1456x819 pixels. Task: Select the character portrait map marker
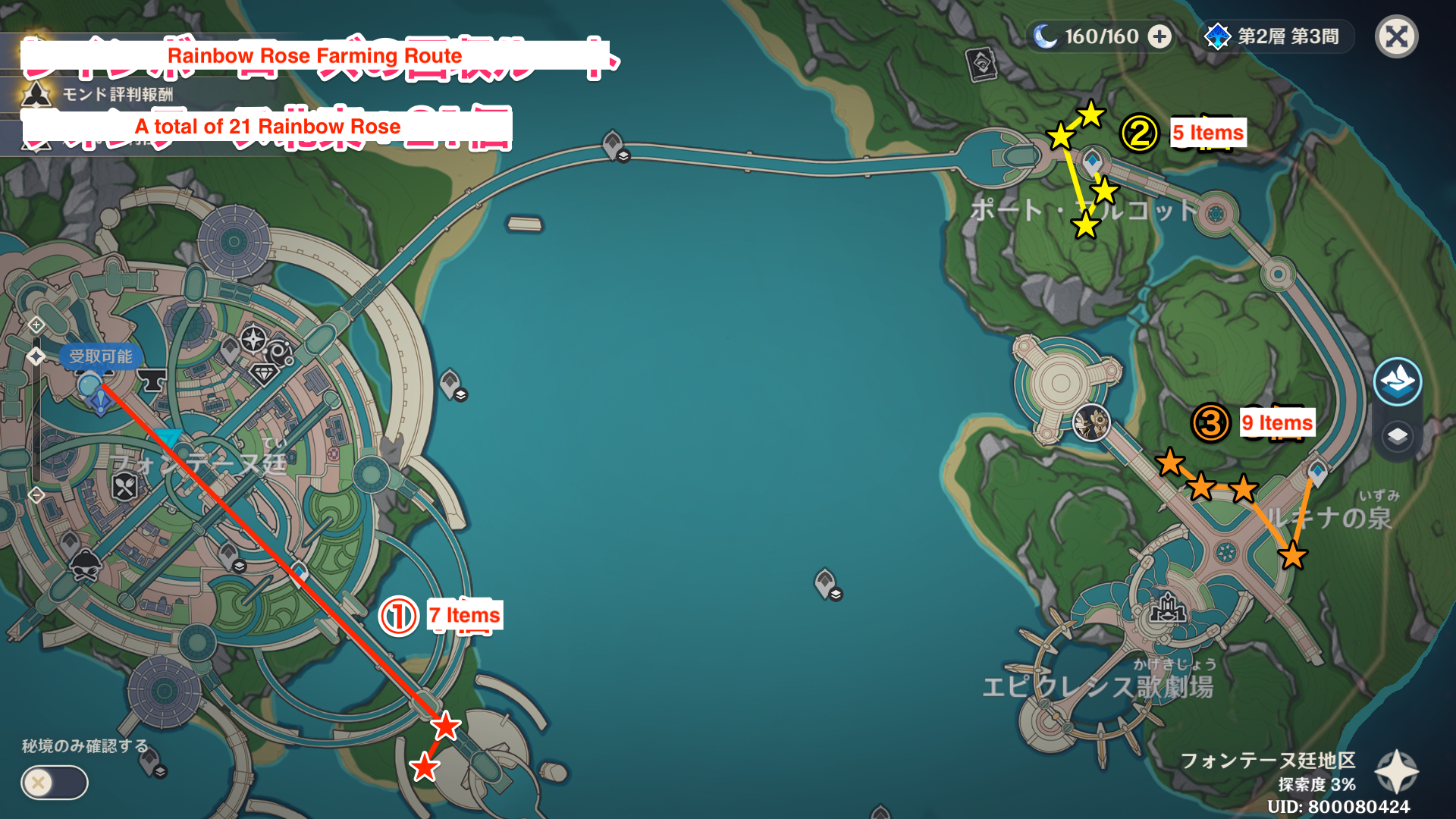point(1092,422)
